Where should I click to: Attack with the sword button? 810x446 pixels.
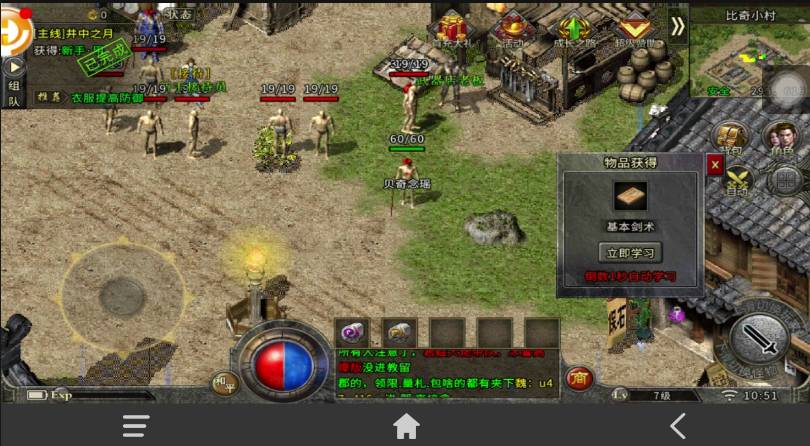759,339
